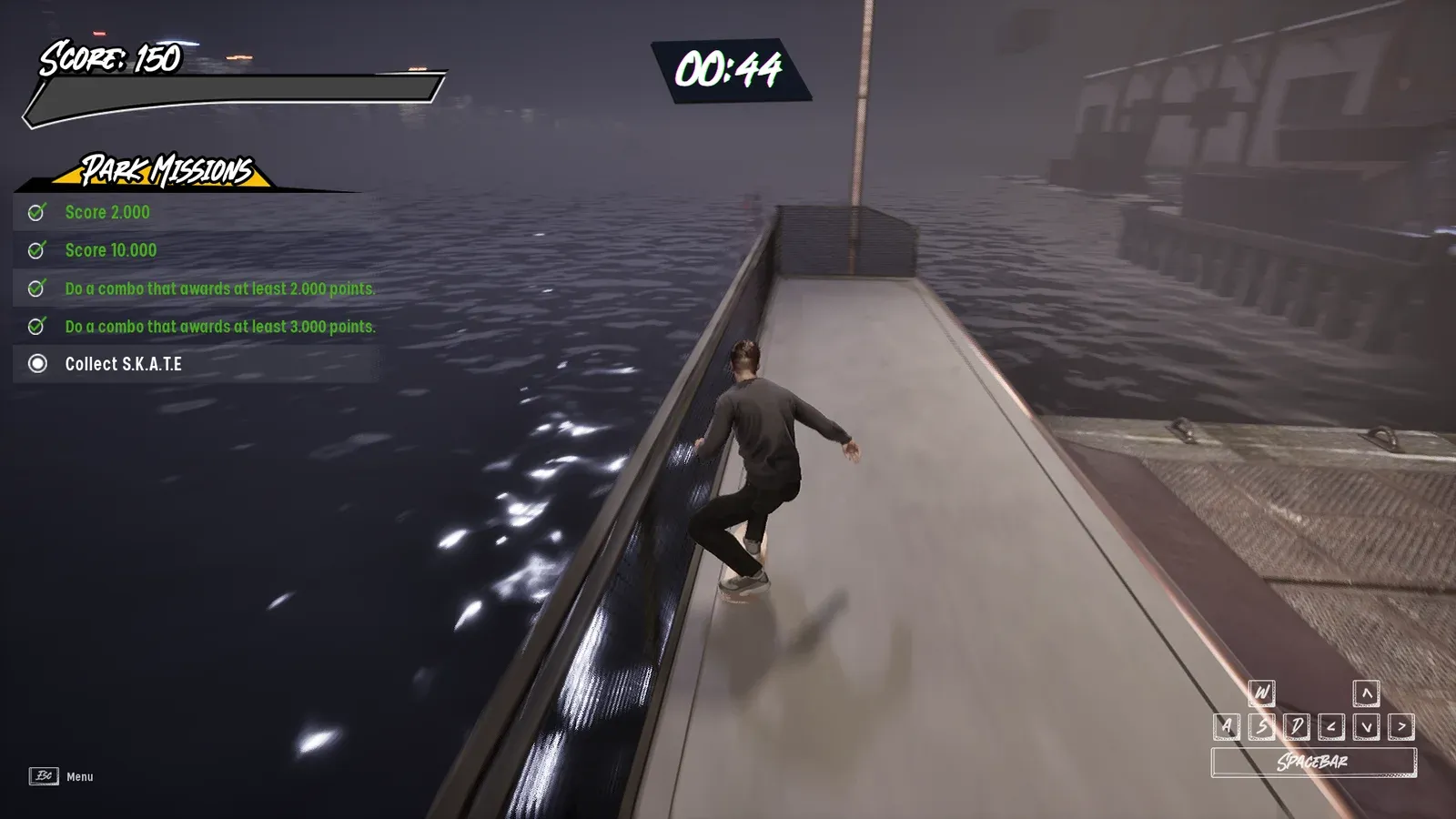The height and width of the screenshot is (819, 1456).
Task: Select the Score 10.000 mission row
Action: point(110,250)
